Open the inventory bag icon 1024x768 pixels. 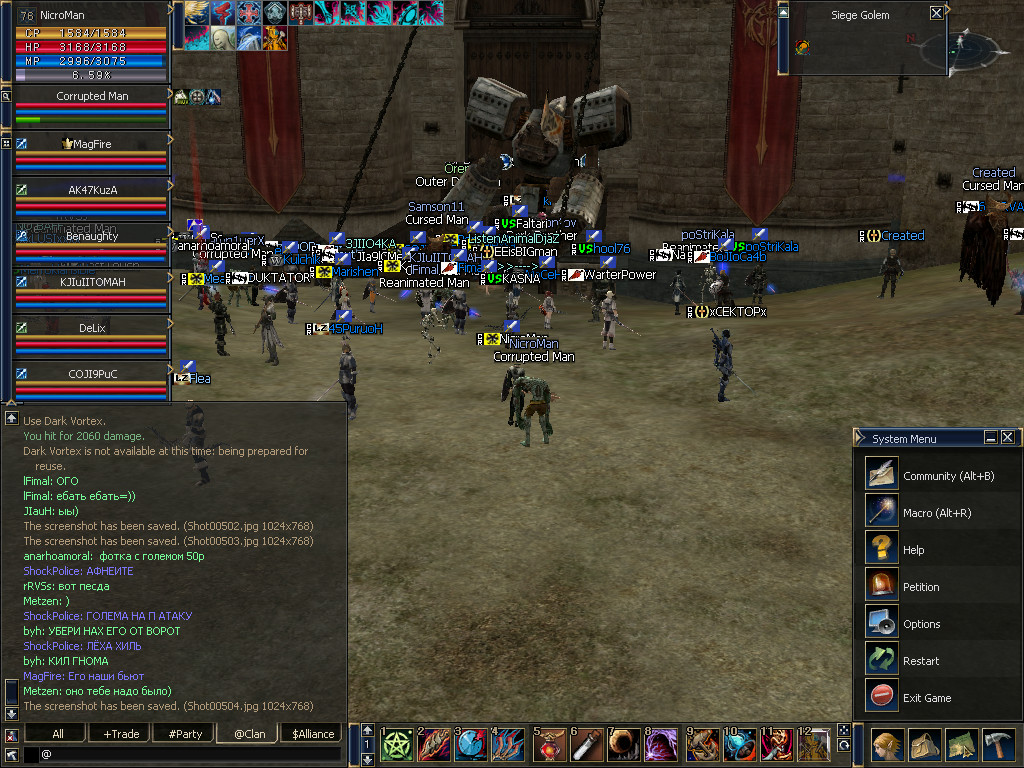(924, 746)
